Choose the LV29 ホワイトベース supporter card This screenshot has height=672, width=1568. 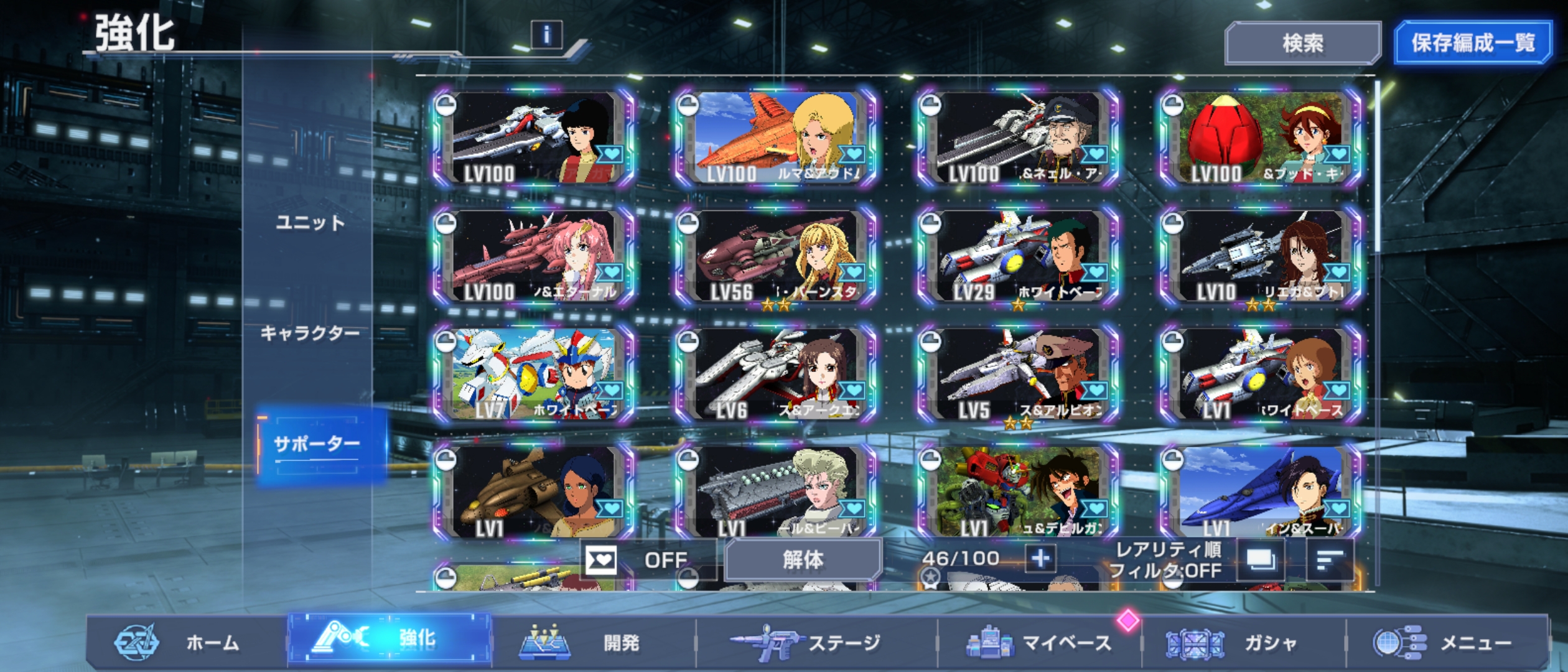coord(1018,256)
